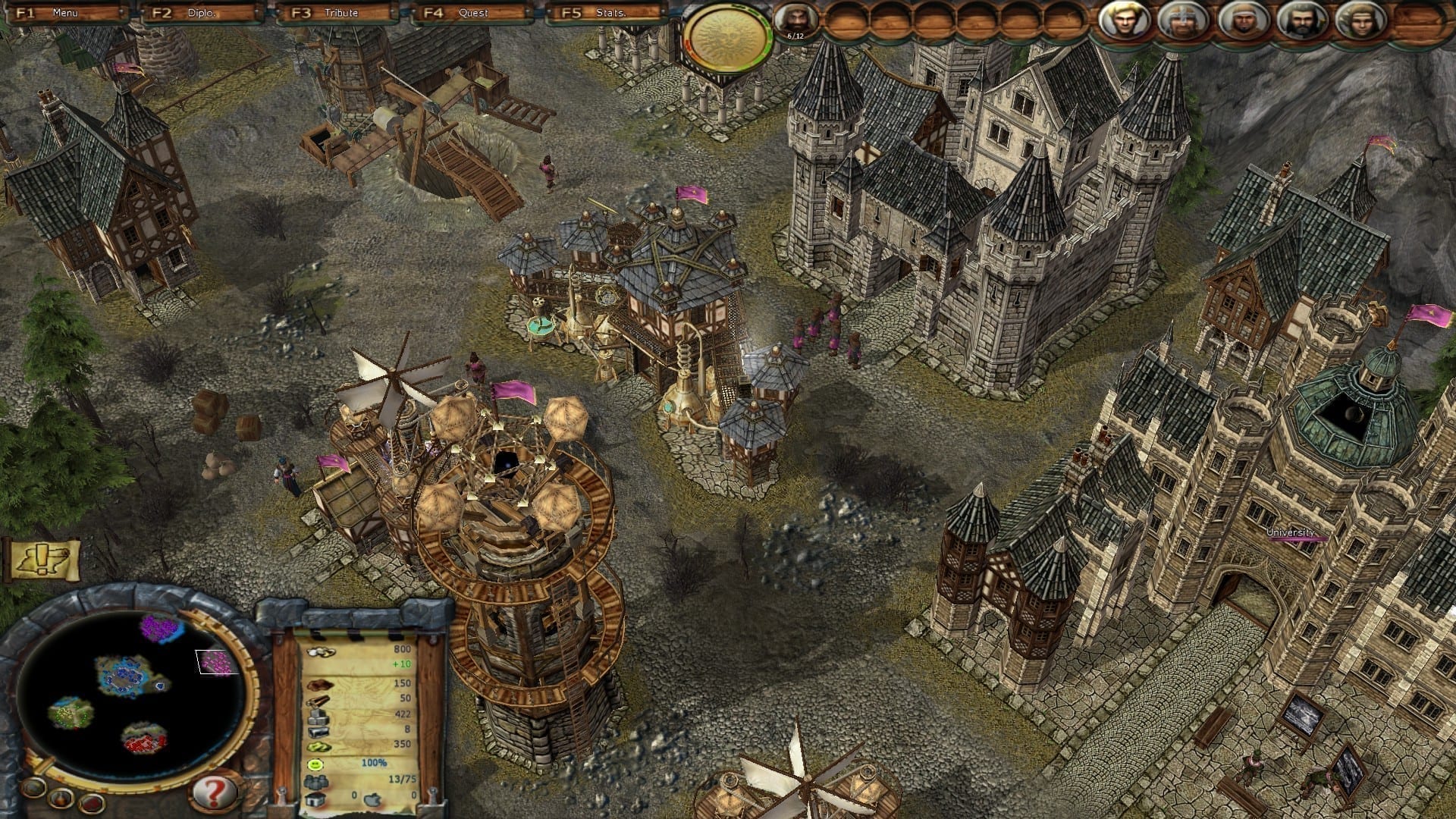The height and width of the screenshot is (819, 1456).
Task: Open the quest notification scroll with exclamation mark
Action: (42, 560)
